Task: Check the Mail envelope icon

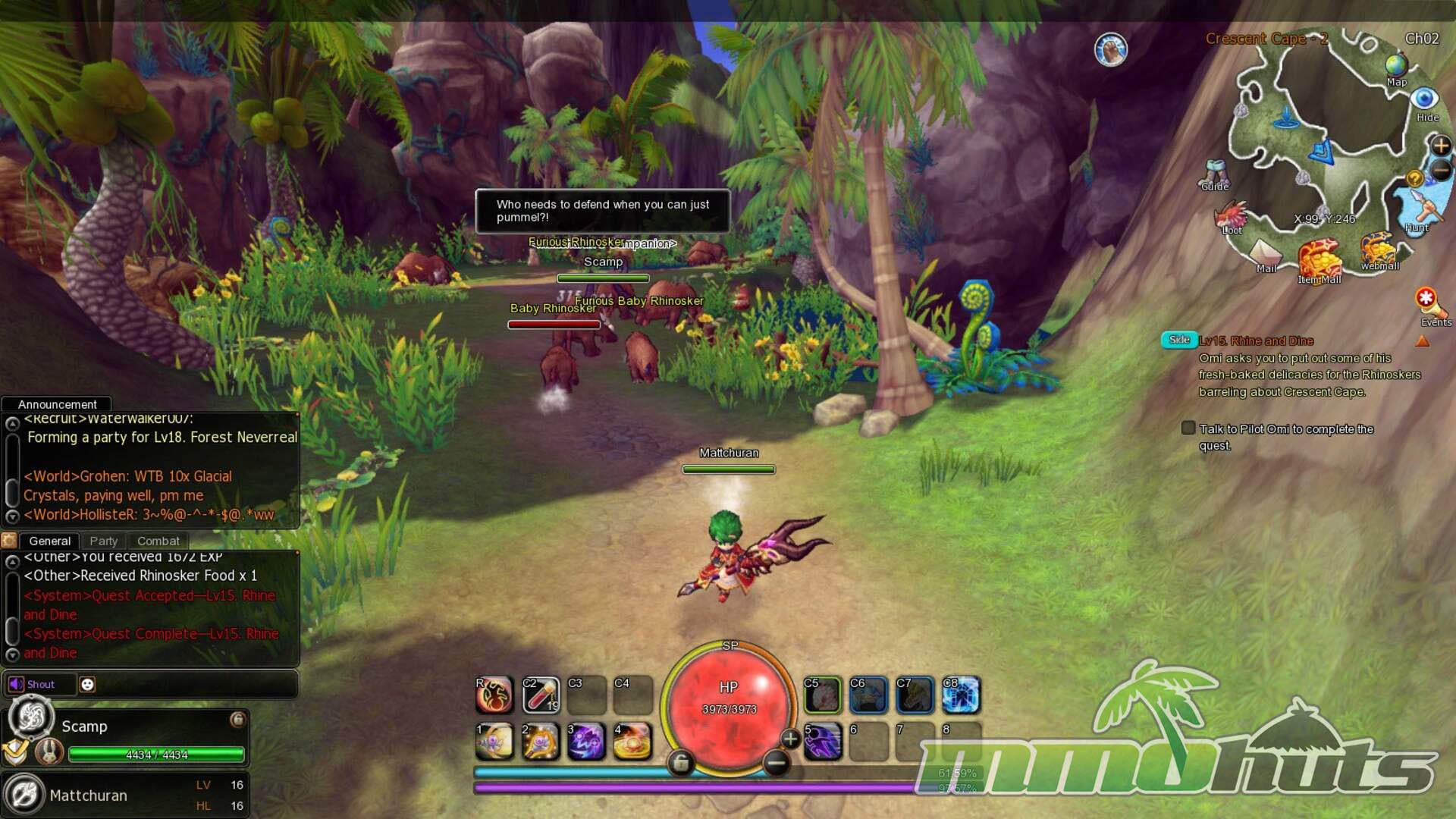Action: coord(1265,253)
